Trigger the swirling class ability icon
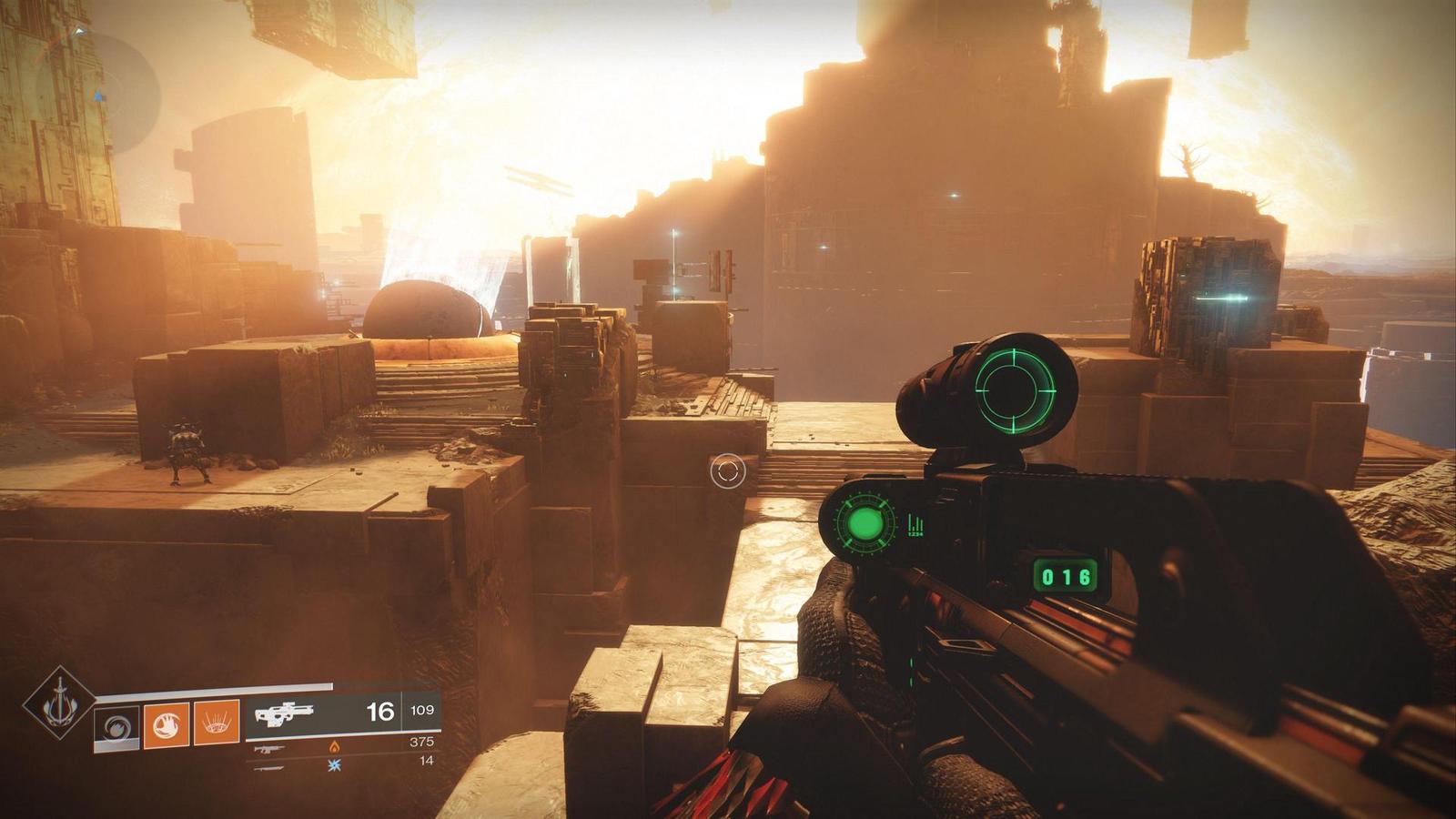Viewport: 1456px width, 819px height. pos(117,727)
